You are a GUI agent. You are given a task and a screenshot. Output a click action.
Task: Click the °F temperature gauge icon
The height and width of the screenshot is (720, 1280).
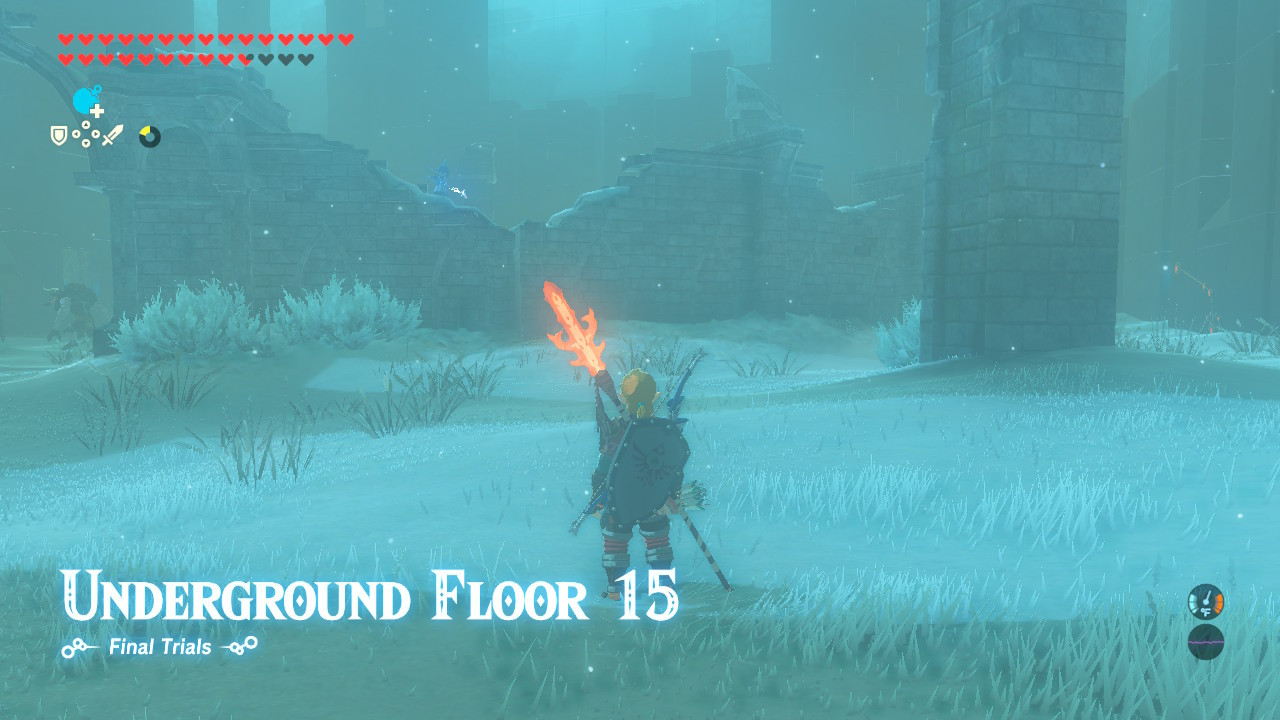click(x=1206, y=612)
